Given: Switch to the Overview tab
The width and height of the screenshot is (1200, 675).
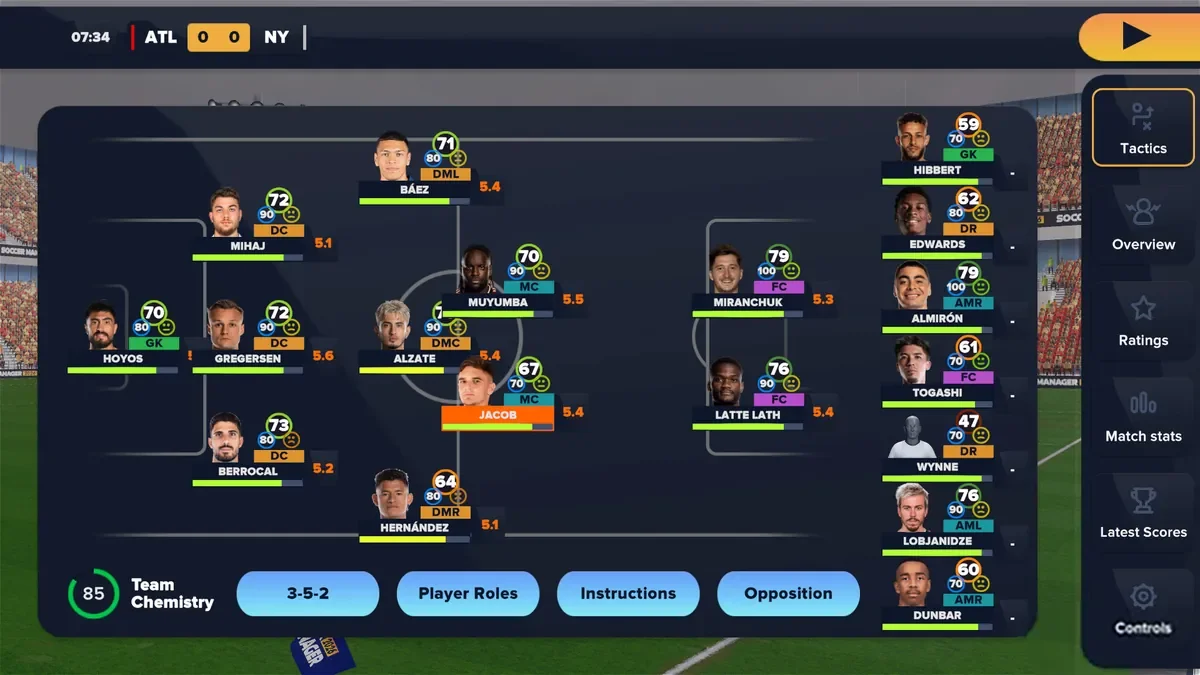Looking at the screenshot, I should coord(1143,224).
